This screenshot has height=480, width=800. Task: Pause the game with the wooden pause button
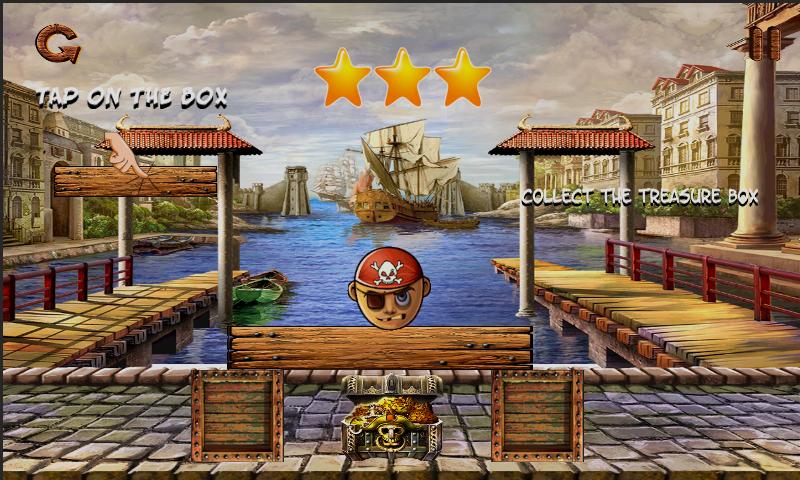coord(762,41)
